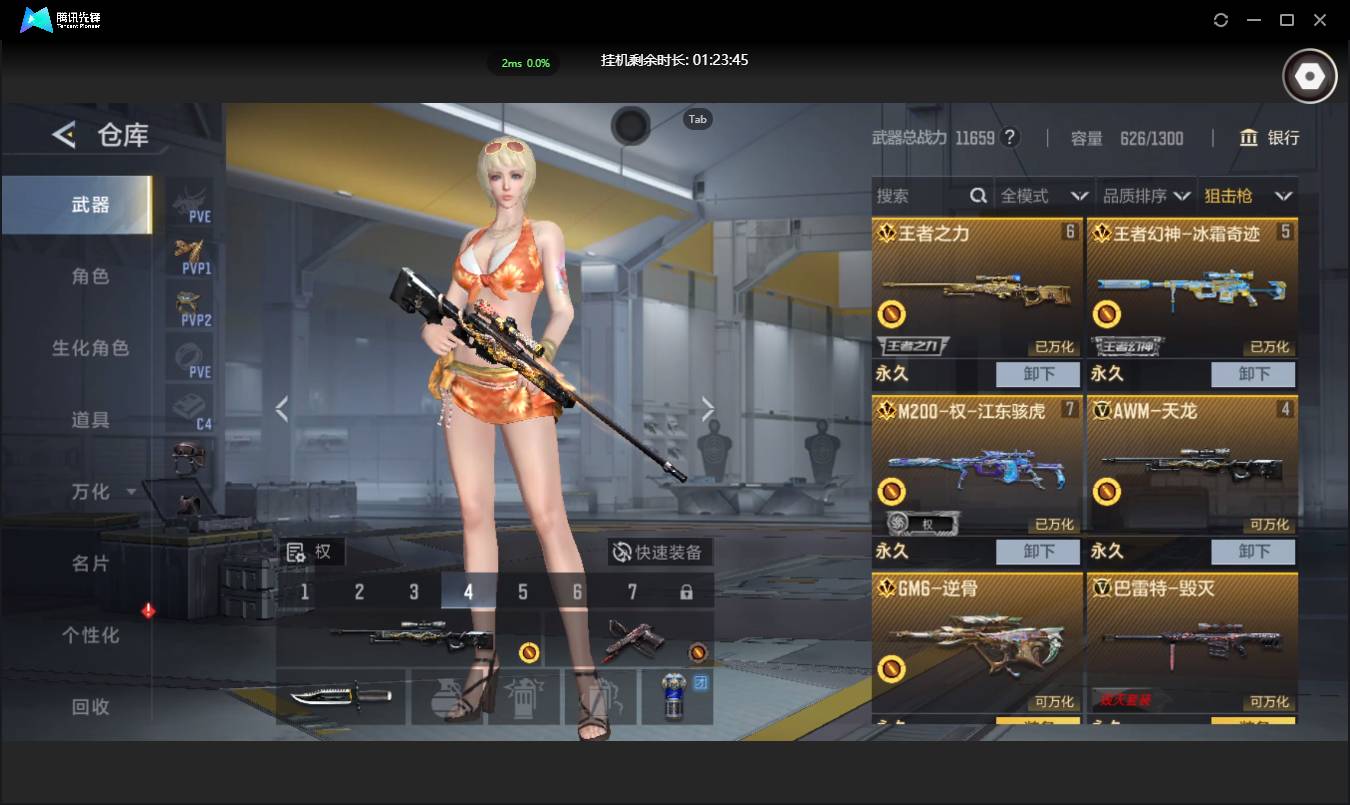Switch to the 生化角色 category
This screenshot has height=805, width=1350.
[90, 349]
